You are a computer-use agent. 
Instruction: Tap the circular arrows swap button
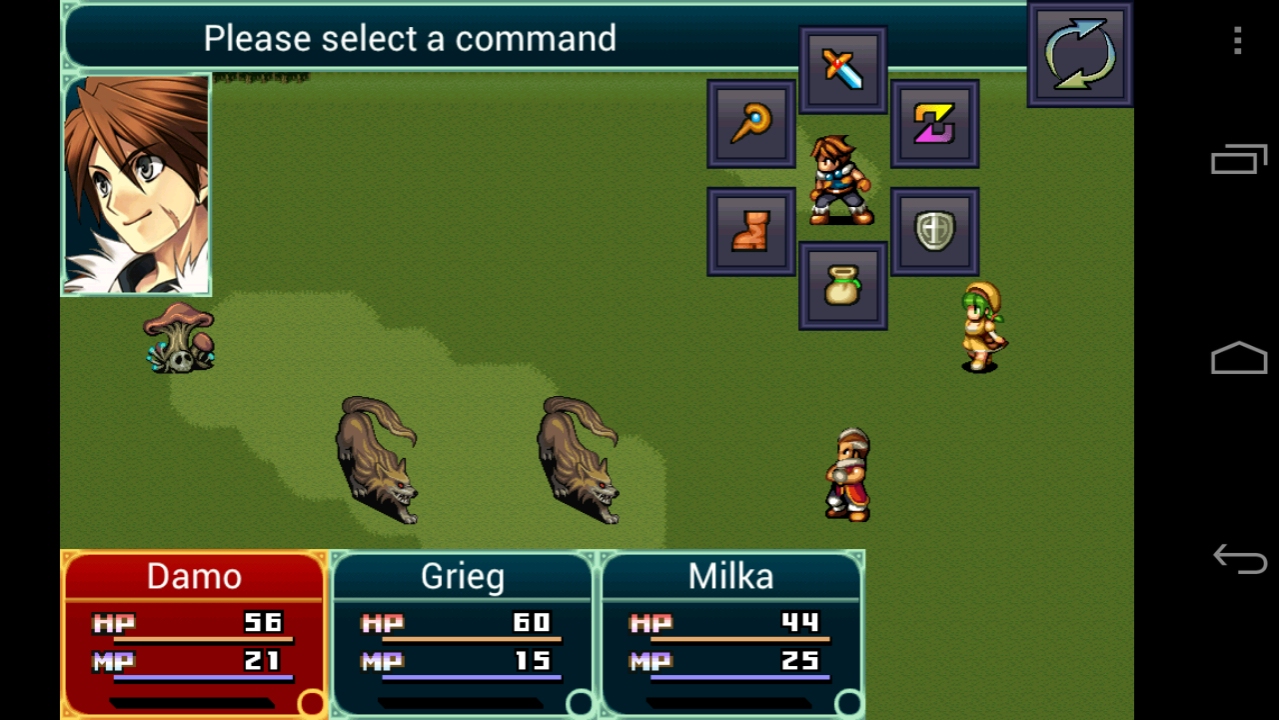1079,54
